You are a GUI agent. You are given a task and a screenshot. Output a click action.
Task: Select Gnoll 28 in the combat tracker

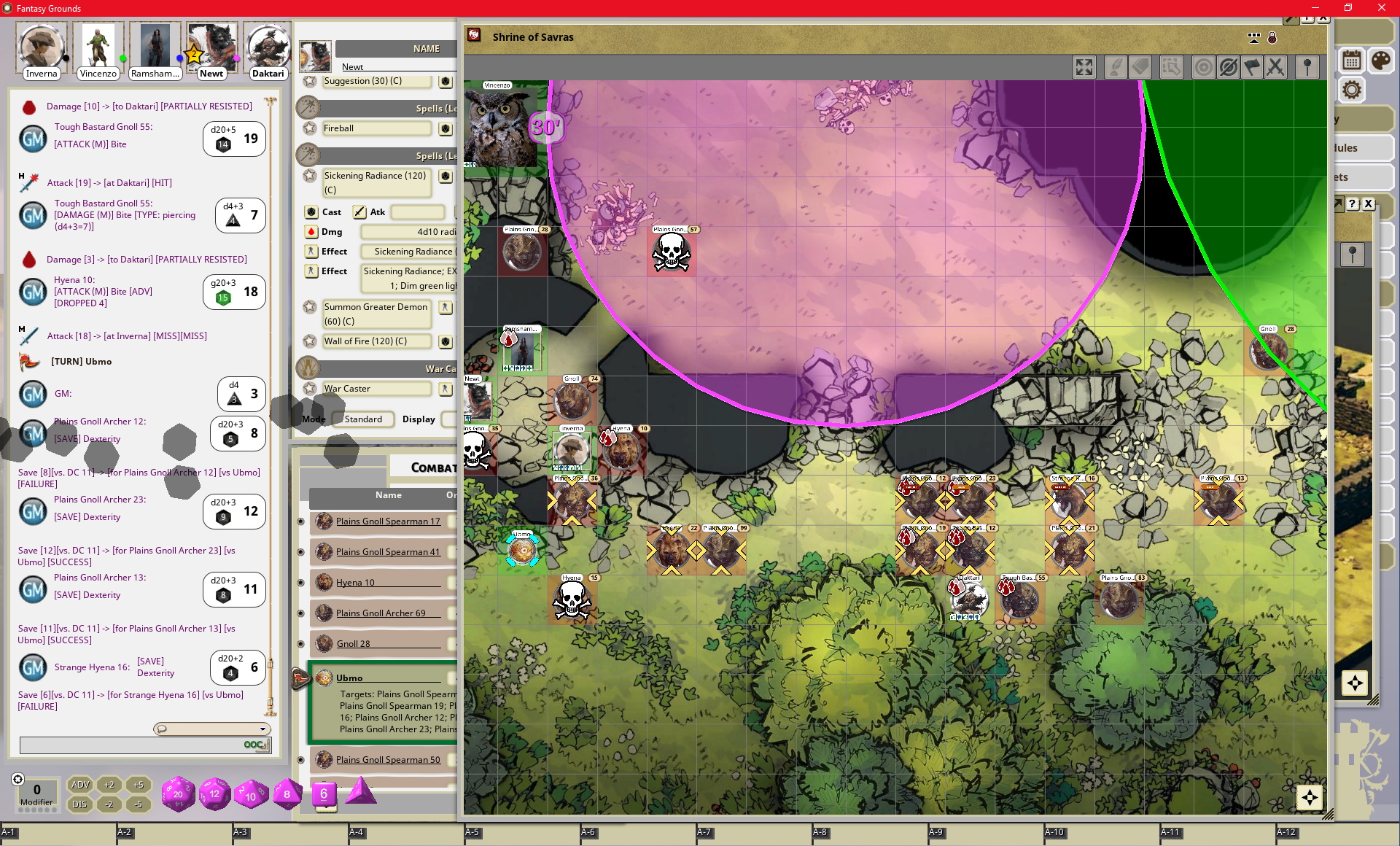coord(353,644)
